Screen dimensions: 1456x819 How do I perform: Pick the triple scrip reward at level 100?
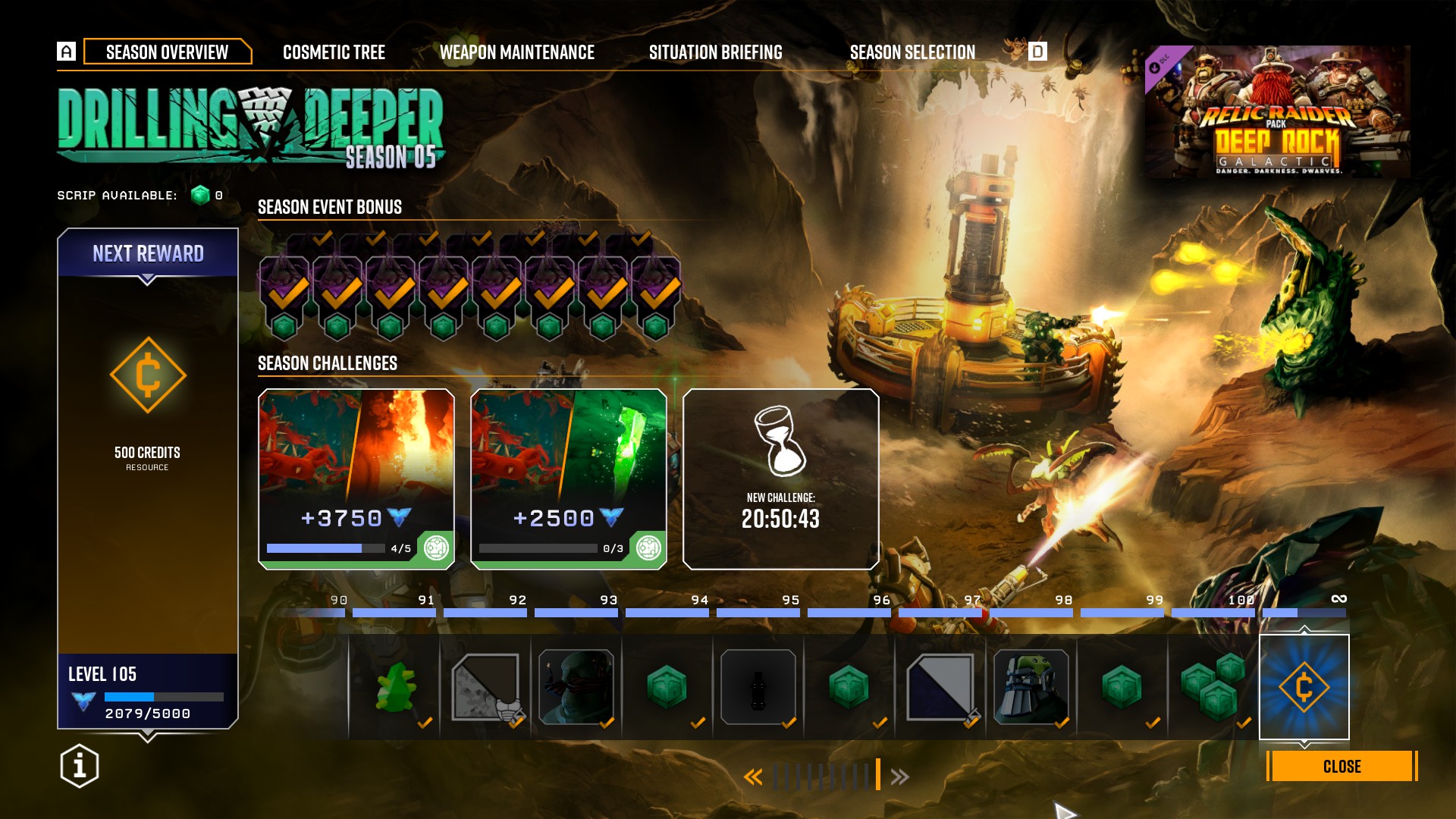1213,687
